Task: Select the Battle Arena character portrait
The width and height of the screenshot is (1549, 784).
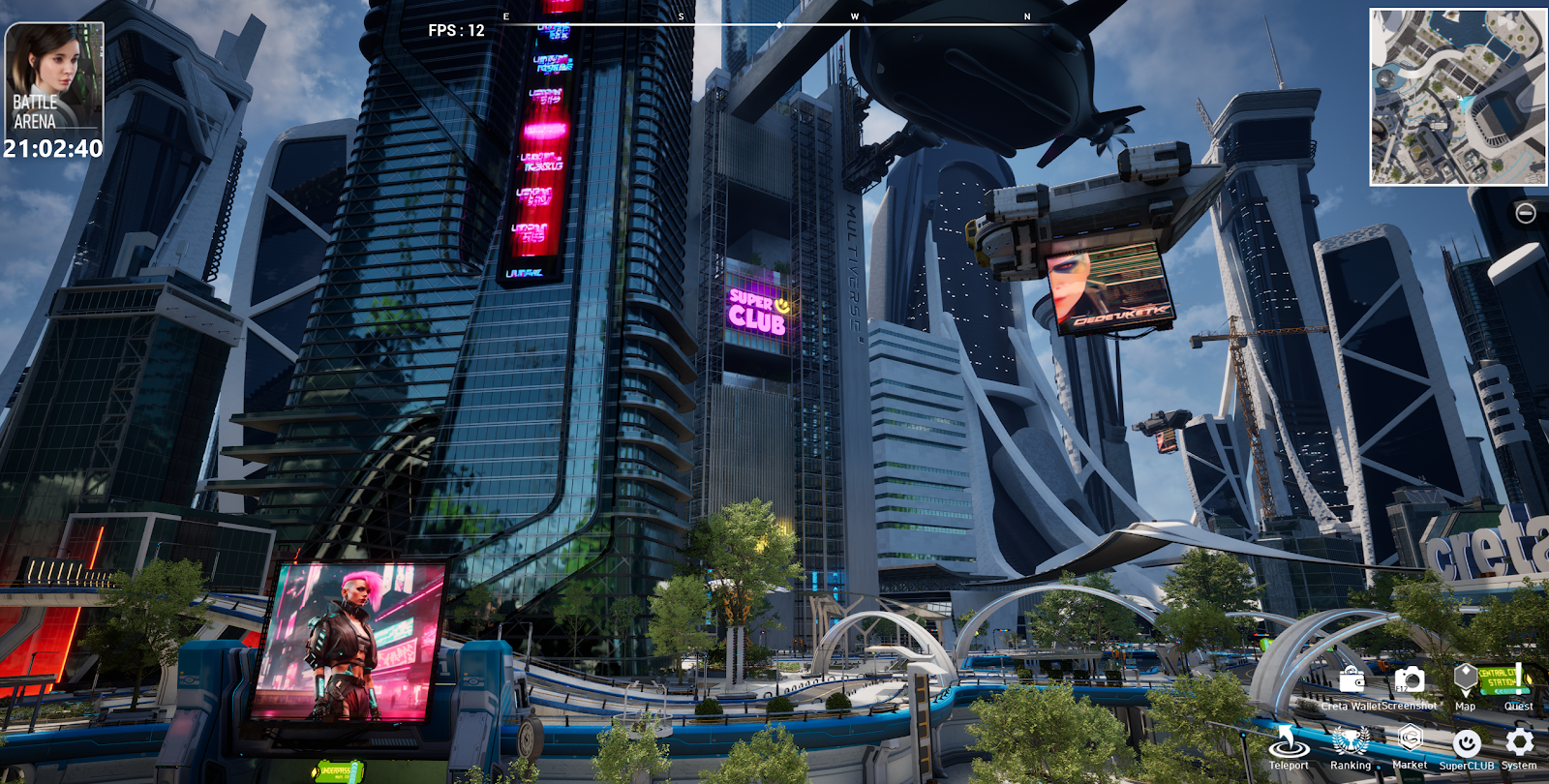Action: pos(54,77)
